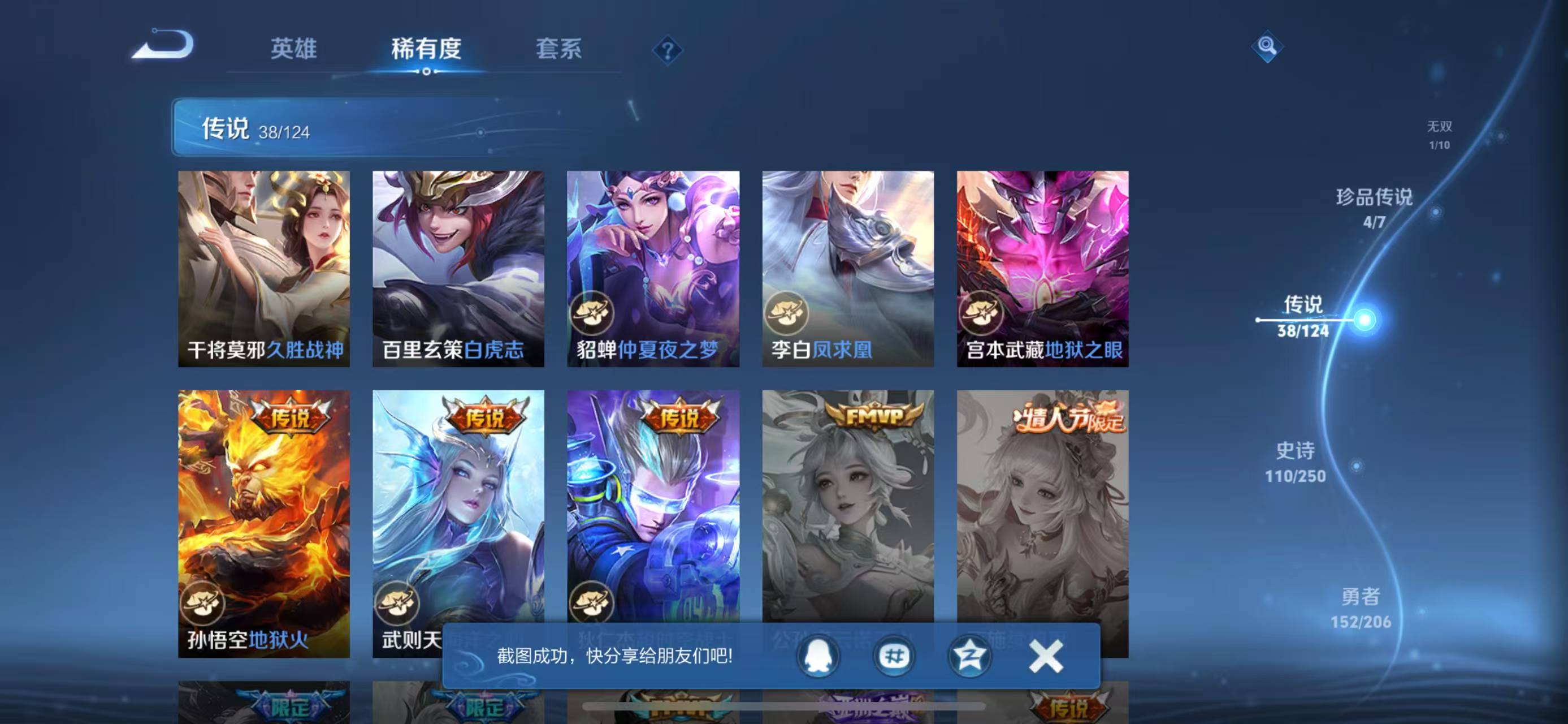Choose 百里玄策 白虎志 skin card
The height and width of the screenshot is (724, 1568).
(458, 269)
